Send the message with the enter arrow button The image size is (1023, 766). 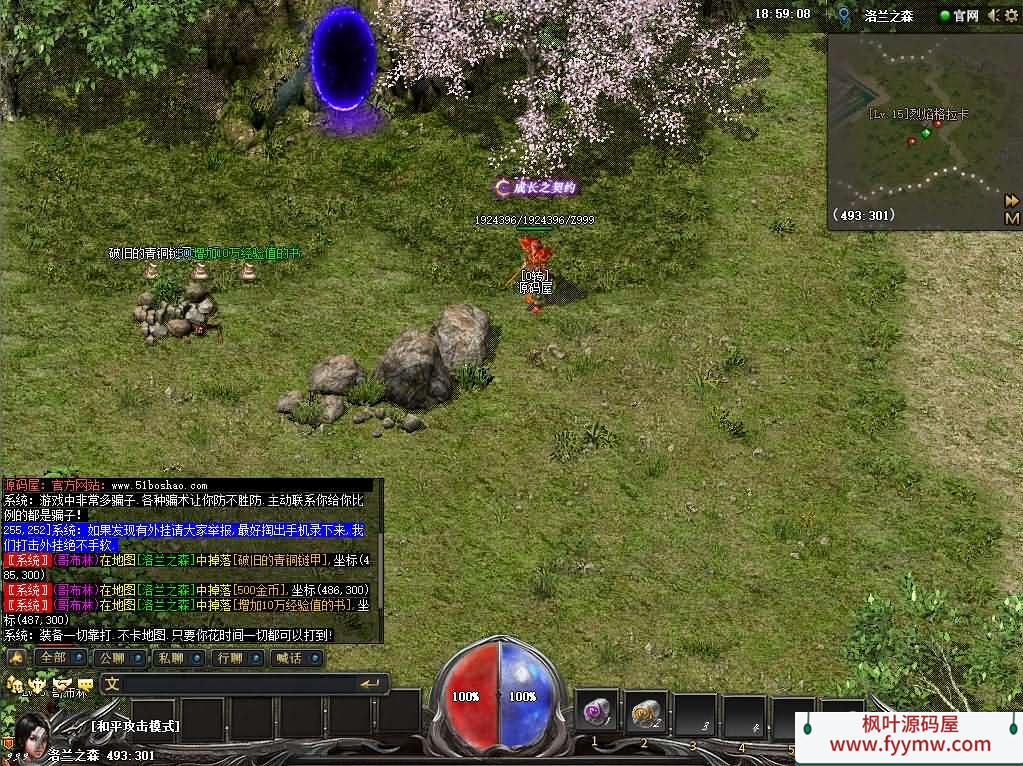372,684
